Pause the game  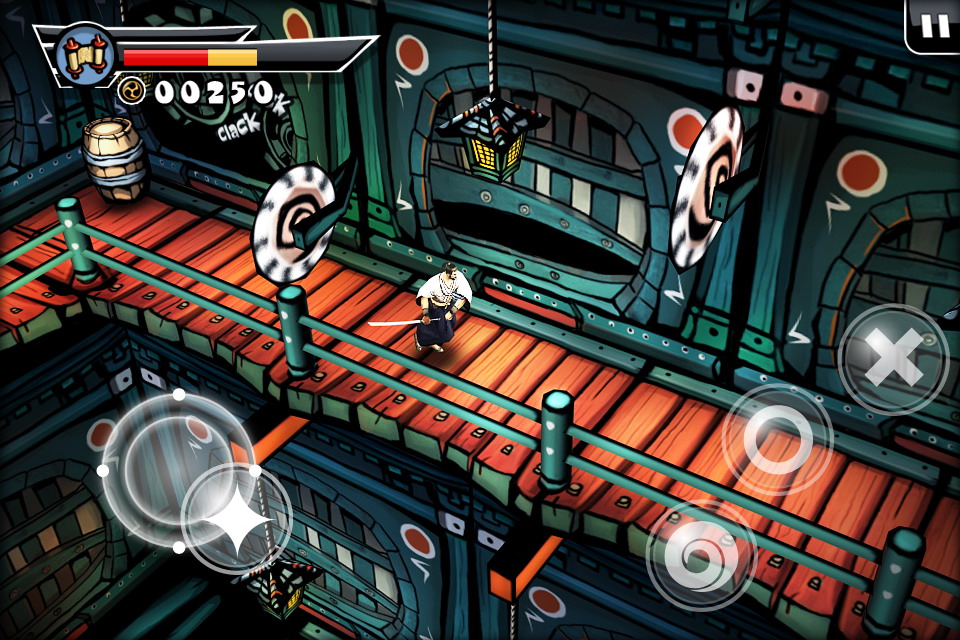click(935, 25)
